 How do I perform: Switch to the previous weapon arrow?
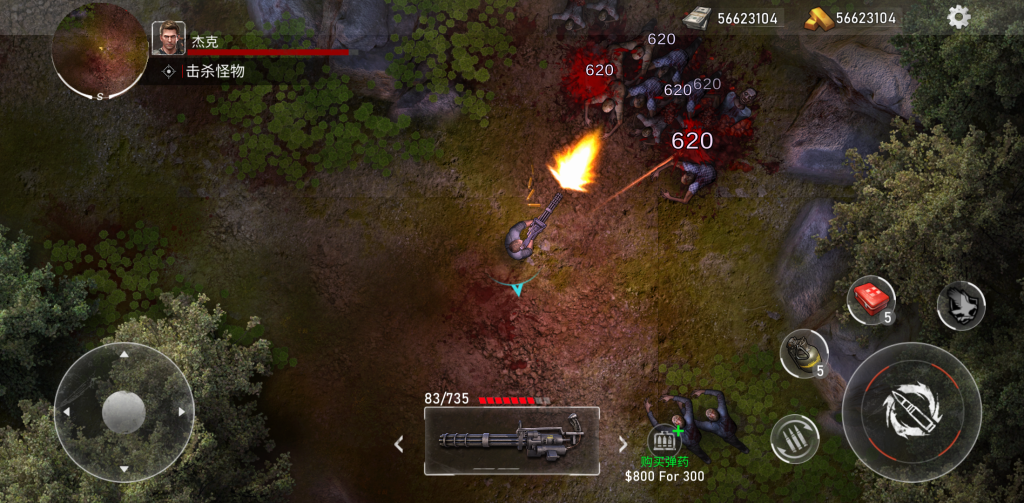[398, 443]
